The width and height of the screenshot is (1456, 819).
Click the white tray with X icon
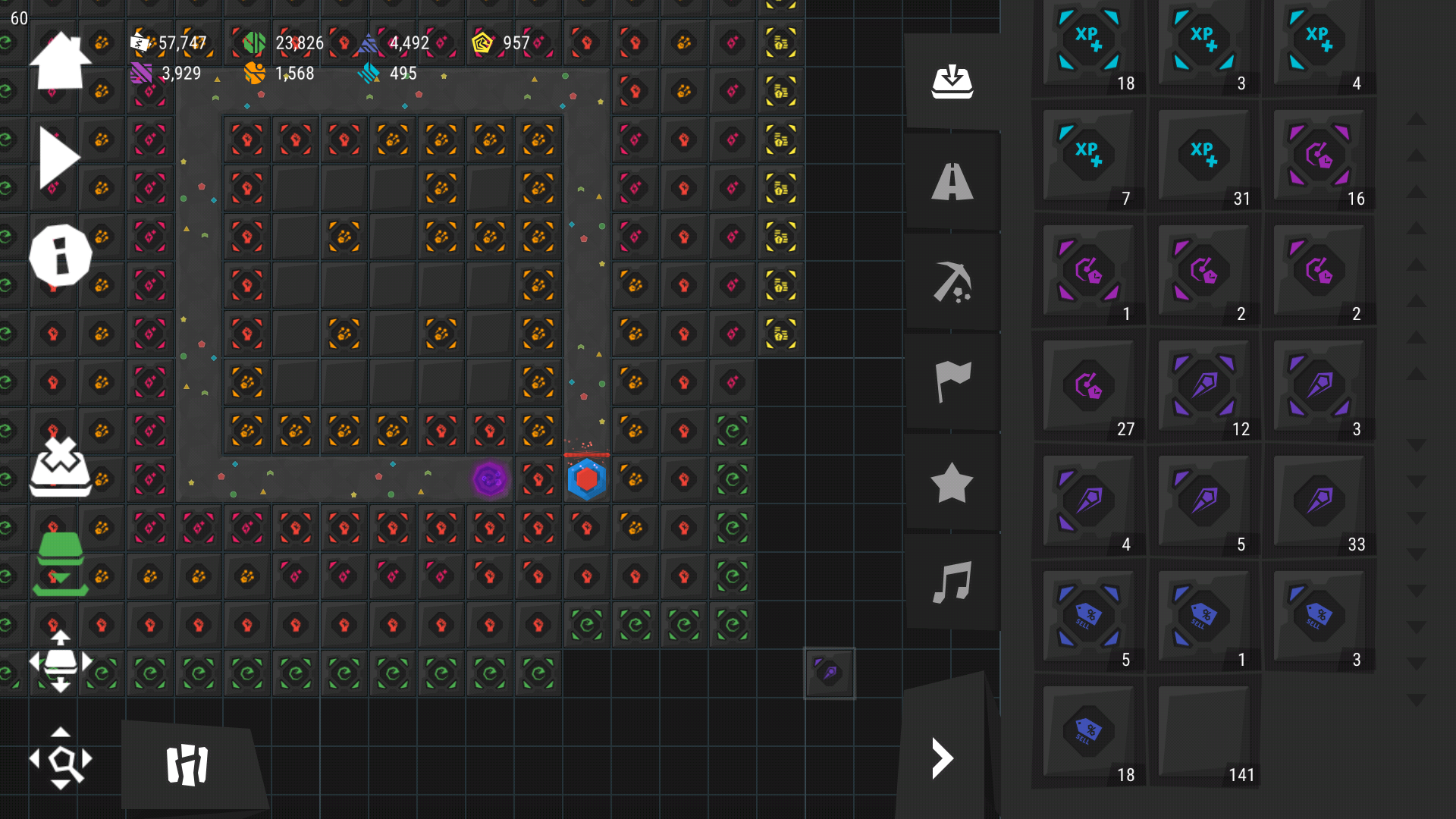(x=60, y=466)
